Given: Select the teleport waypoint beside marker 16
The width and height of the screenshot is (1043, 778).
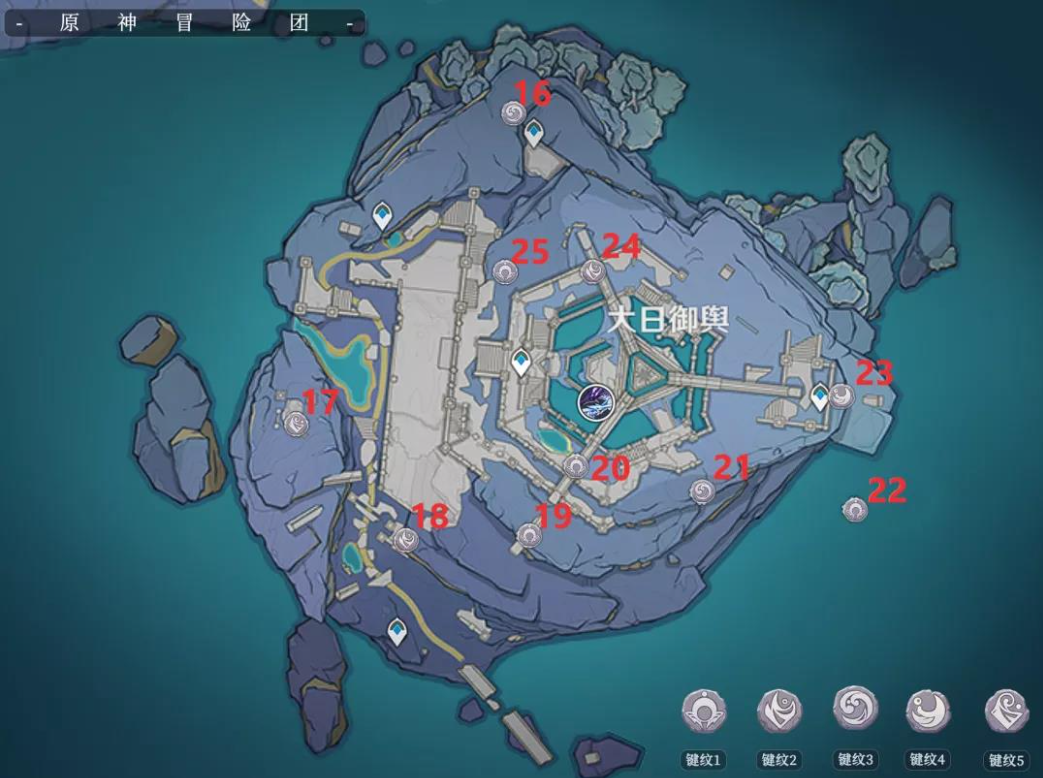Looking at the screenshot, I should click(x=535, y=132).
